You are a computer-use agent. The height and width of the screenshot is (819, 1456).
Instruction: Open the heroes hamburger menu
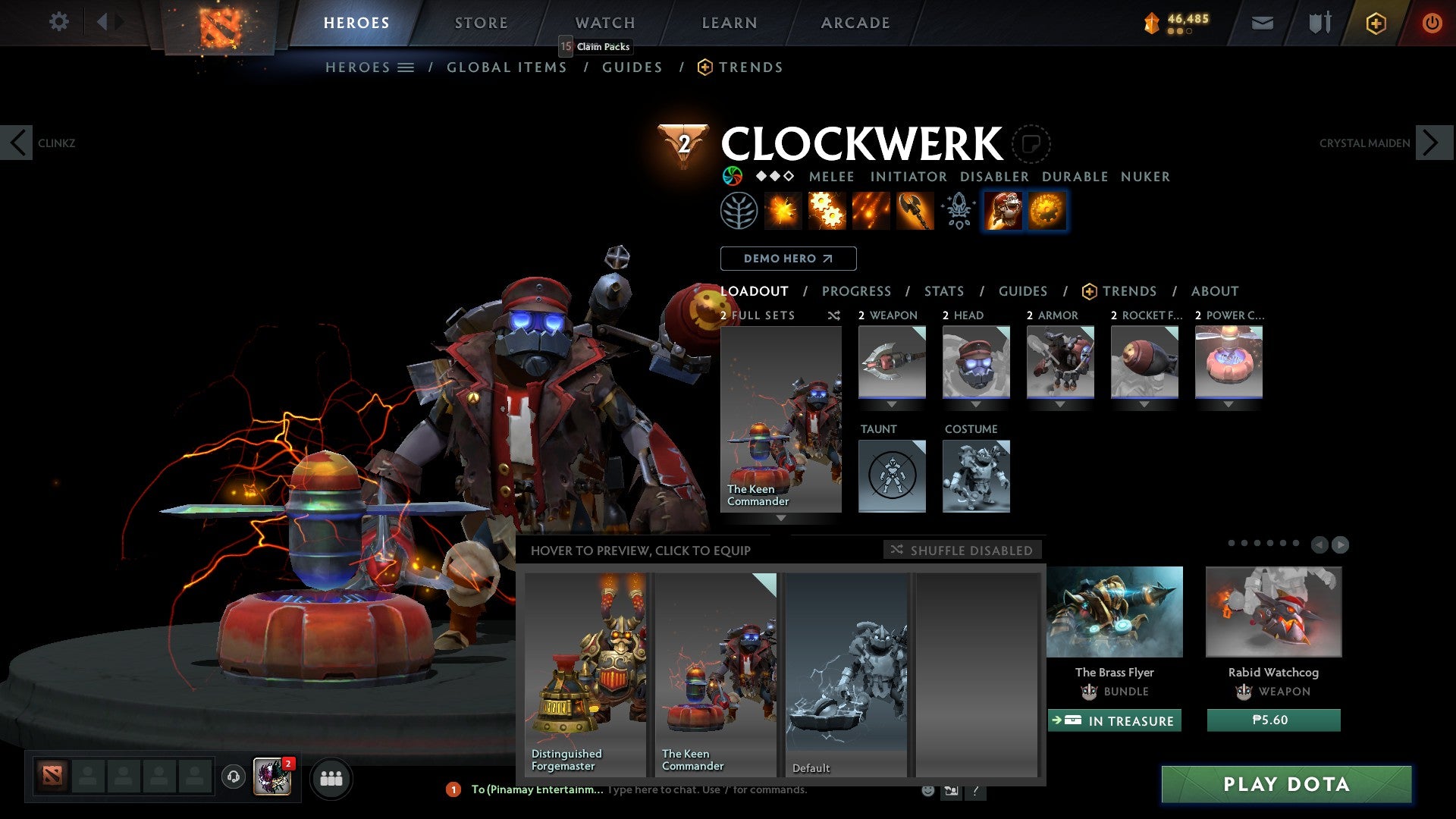pos(406,67)
